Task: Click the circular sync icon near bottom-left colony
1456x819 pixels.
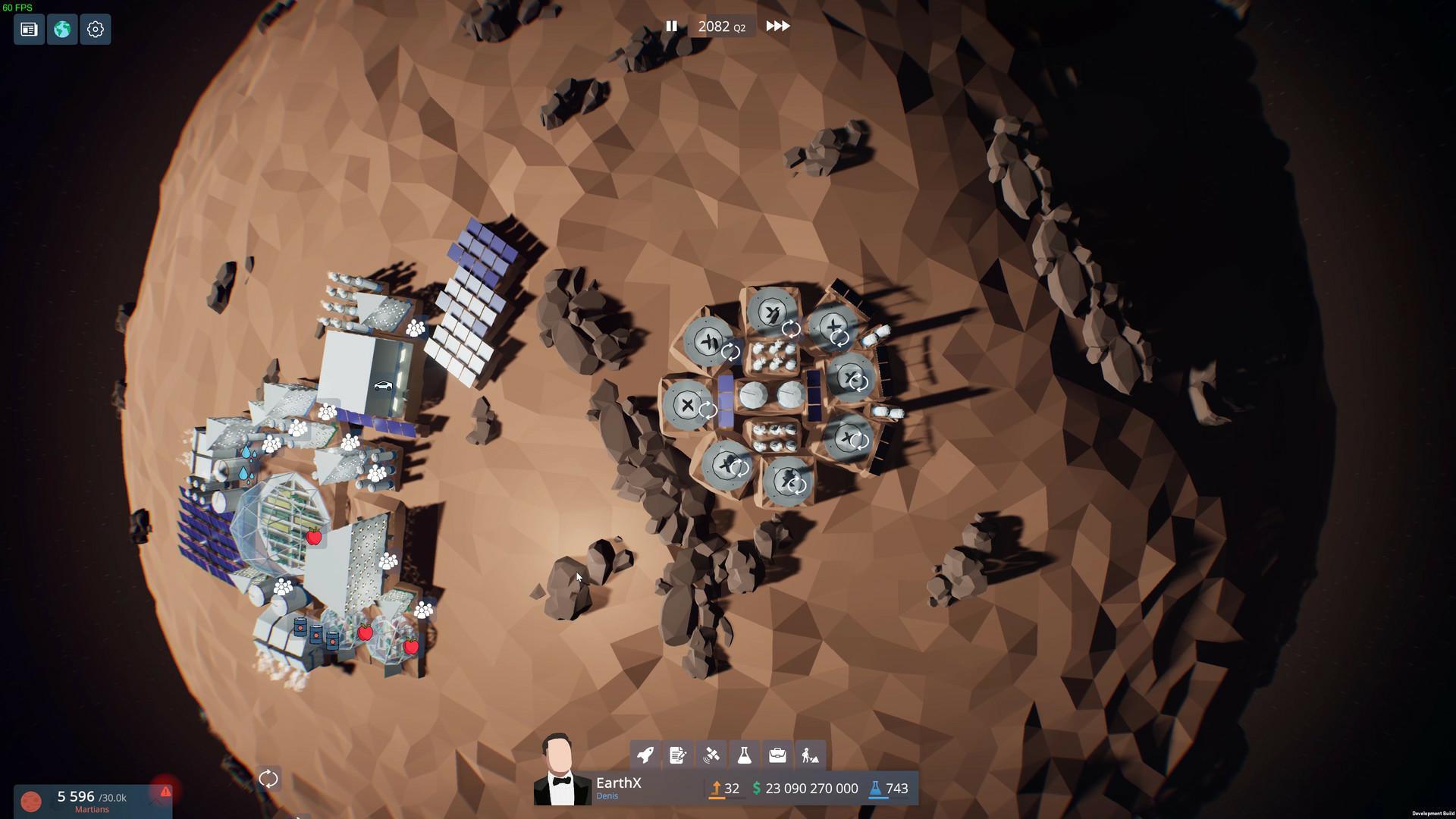Action: click(269, 777)
